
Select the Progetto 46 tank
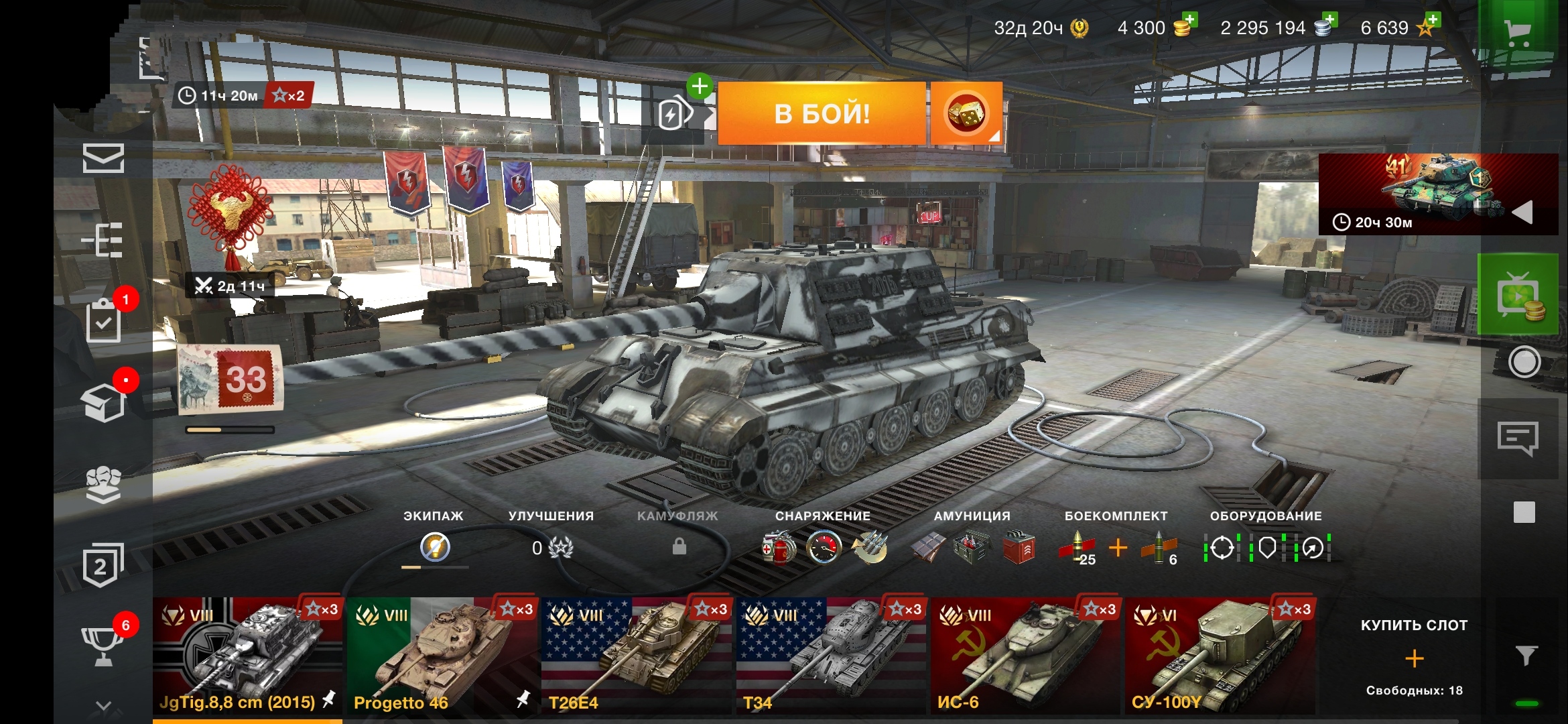pyautogui.click(x=442, y=656)
